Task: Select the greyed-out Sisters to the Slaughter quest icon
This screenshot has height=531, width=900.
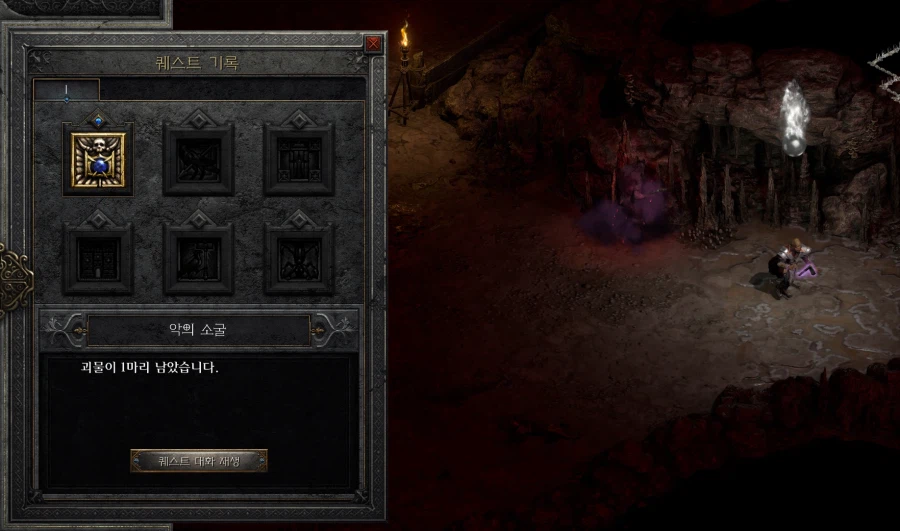Action: click(x=298, y=258)
